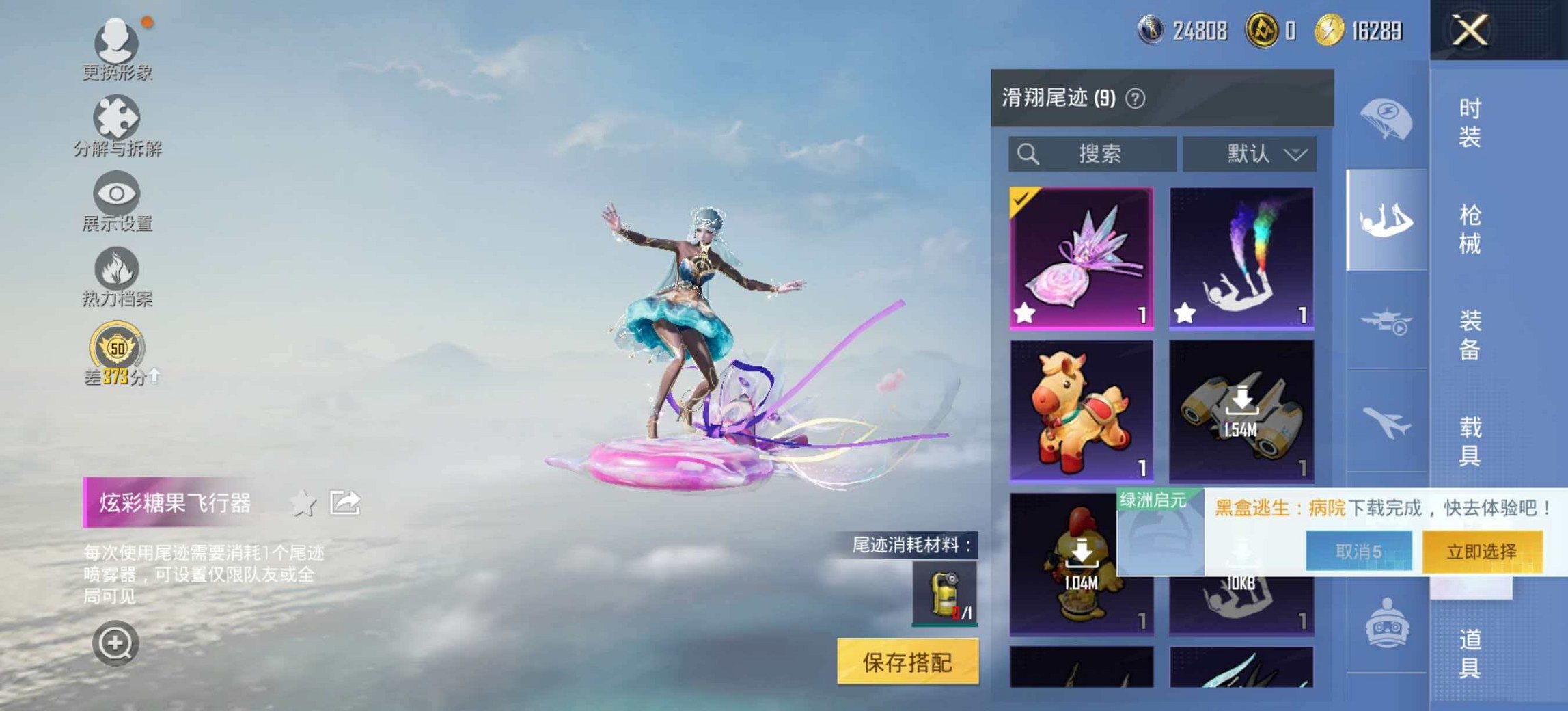1568x711 pixels.
Task: Open the 默认 sorting dropdown
Action: click(1249, 154)
